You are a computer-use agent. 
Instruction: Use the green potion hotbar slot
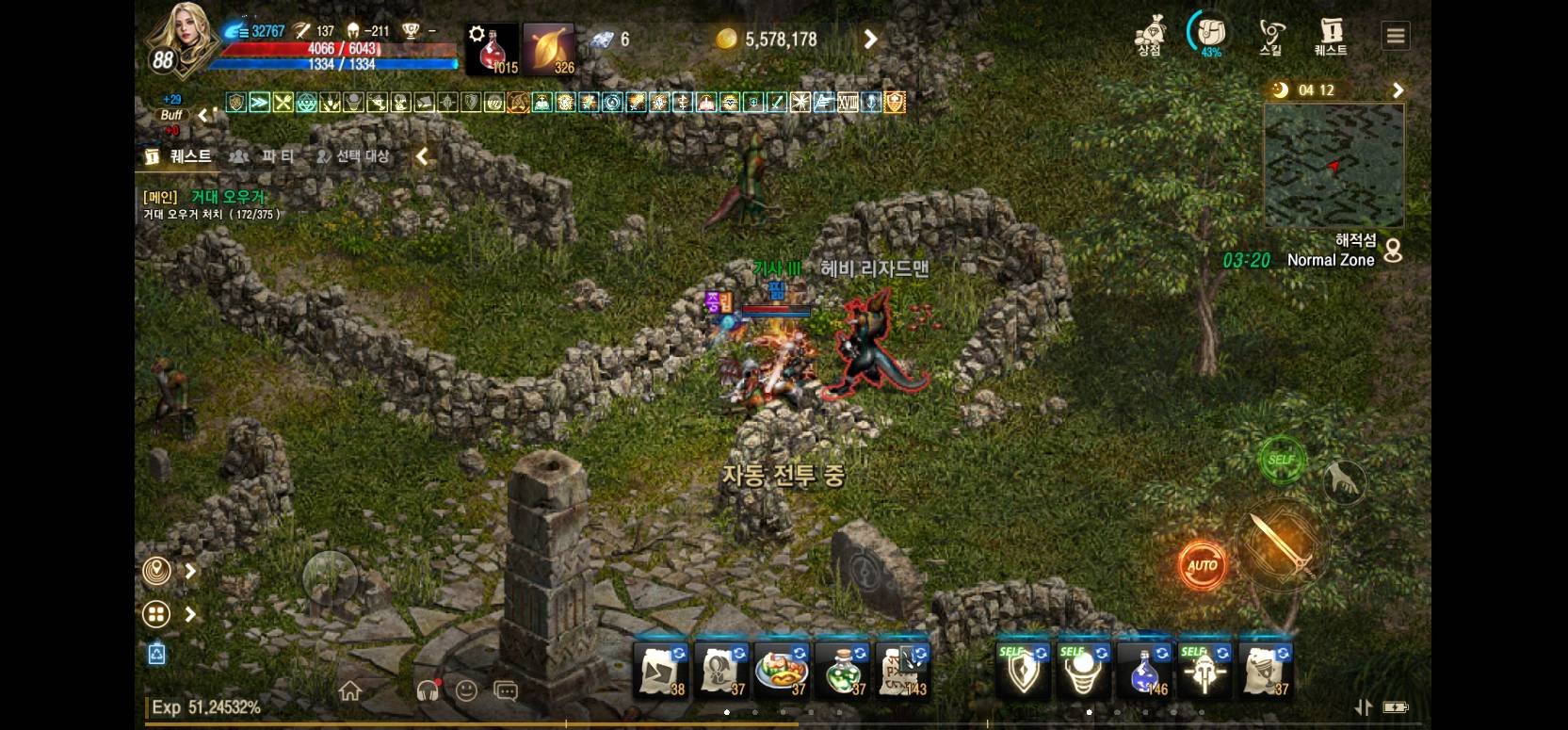coord(841,671)
